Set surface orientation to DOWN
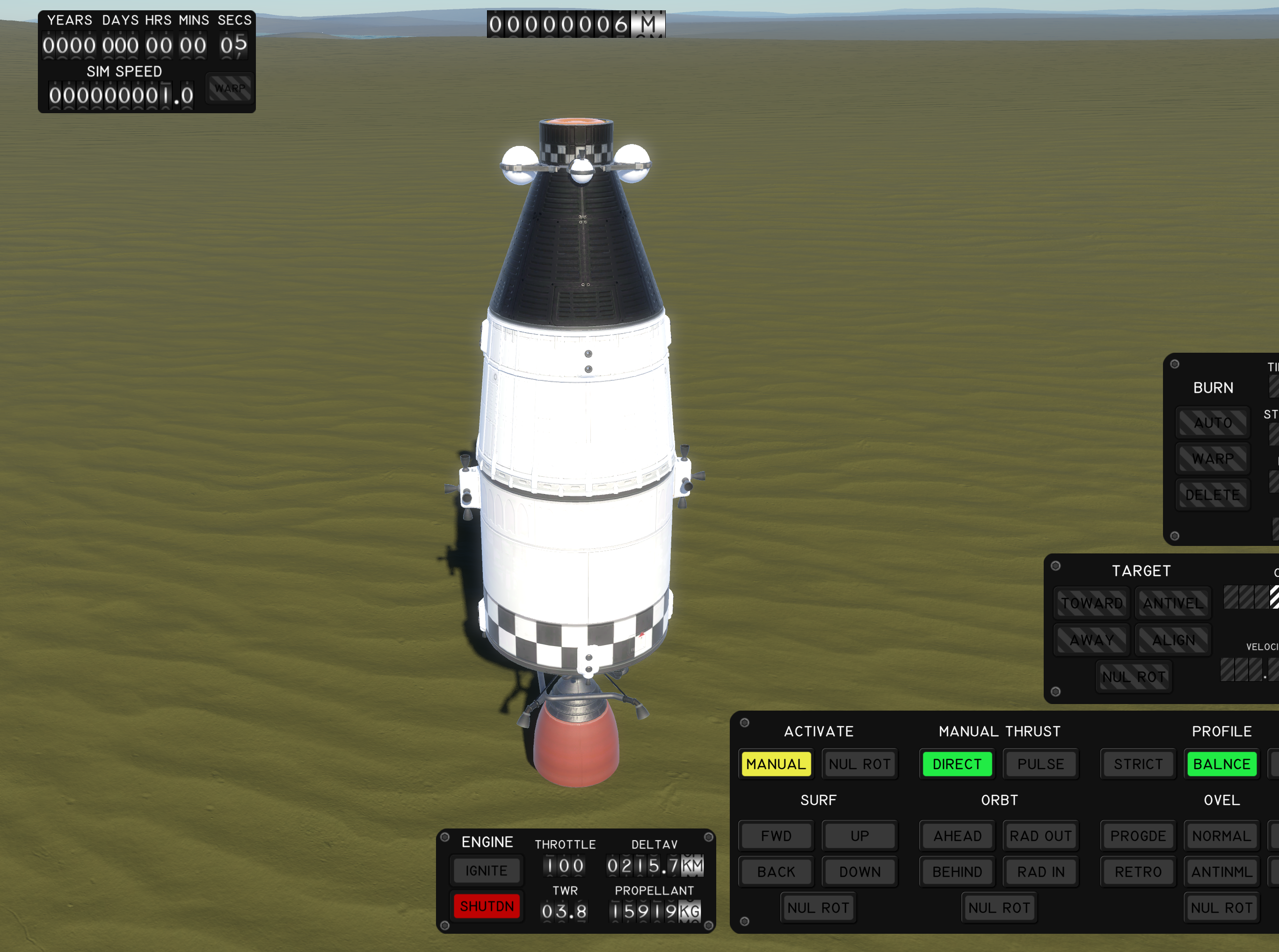 (859, 872)
